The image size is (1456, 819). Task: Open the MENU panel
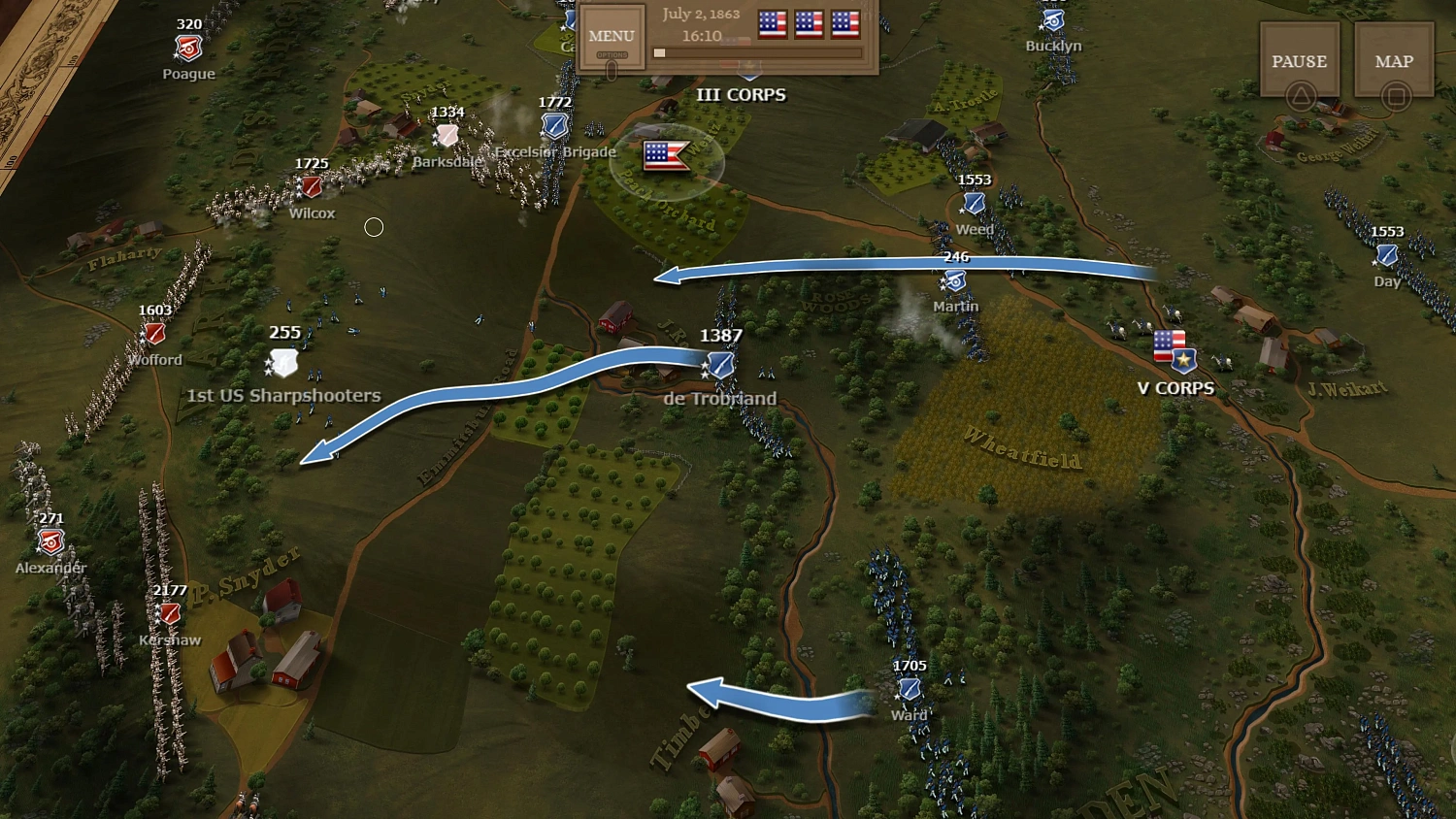611,36
